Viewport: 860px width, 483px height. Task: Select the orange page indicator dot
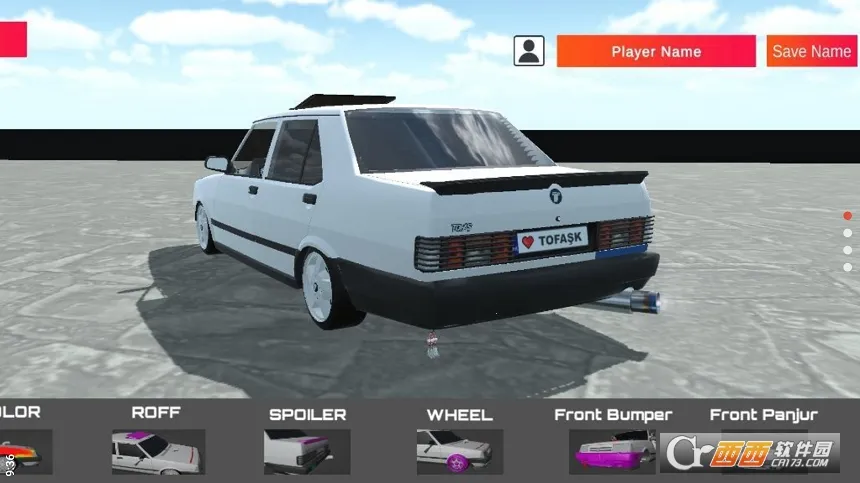pos(847,215)
